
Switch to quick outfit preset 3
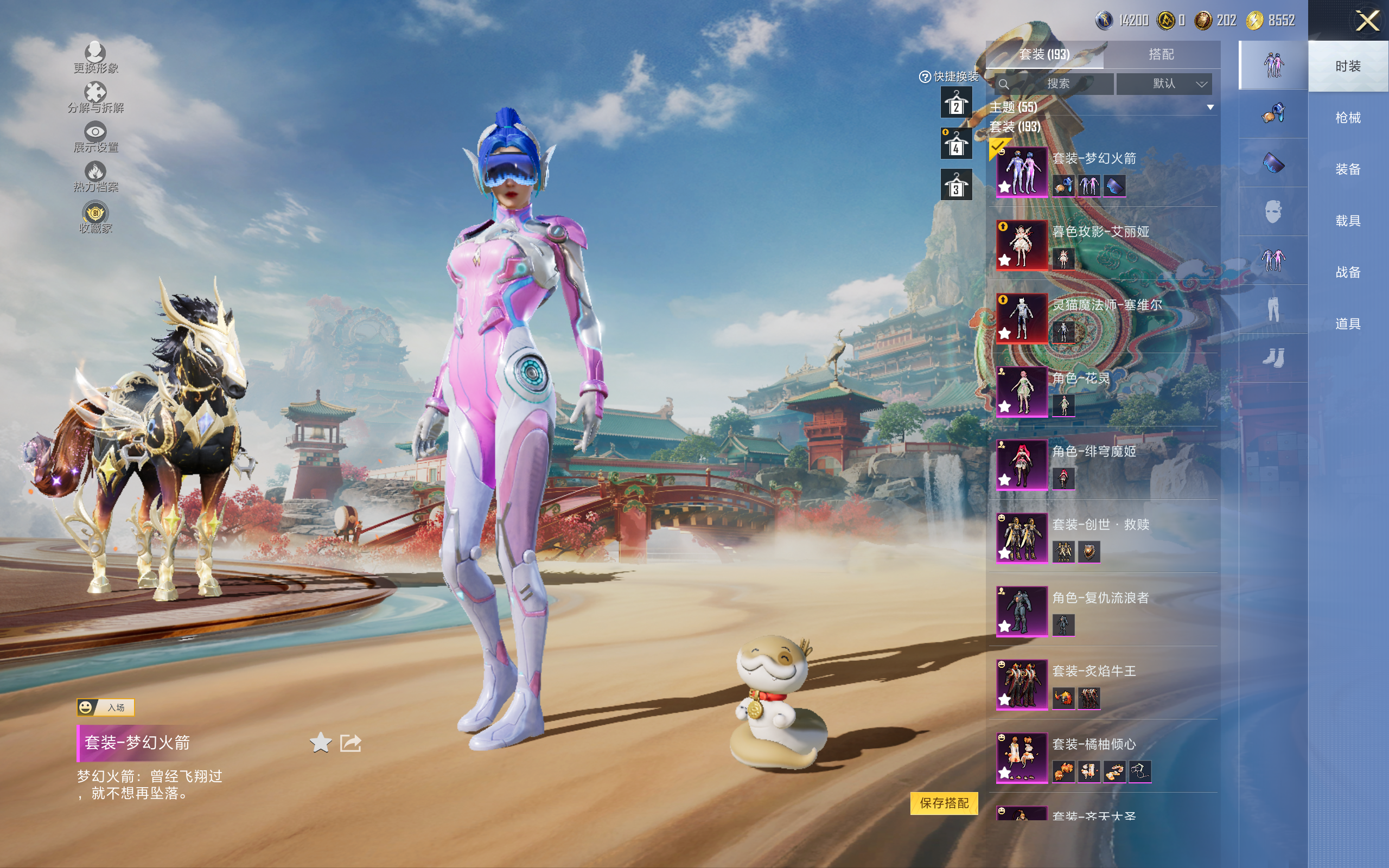(x=955, y=185)
